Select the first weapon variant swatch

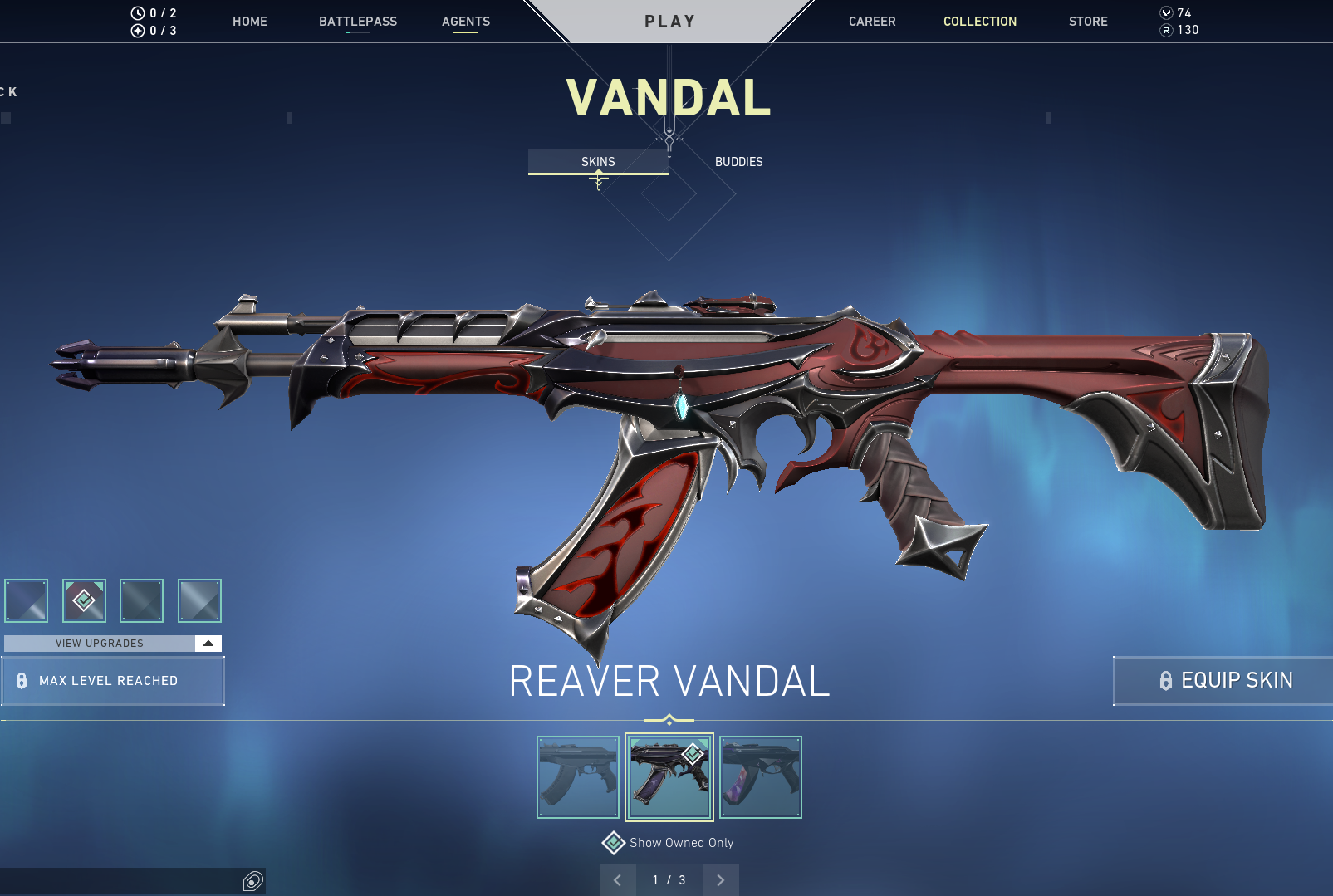(x=26, y=600)
